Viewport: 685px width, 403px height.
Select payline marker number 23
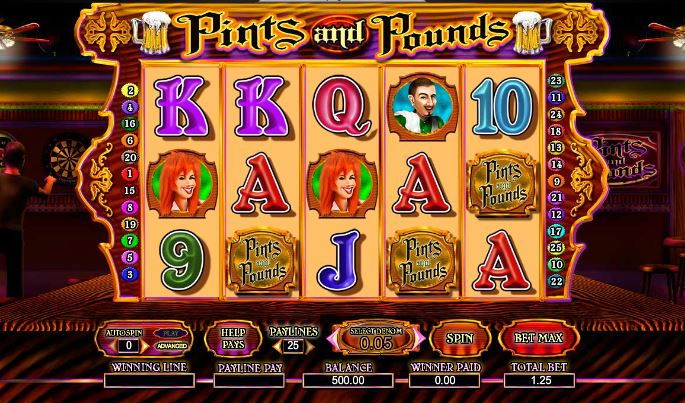click(x=557, y=81)
